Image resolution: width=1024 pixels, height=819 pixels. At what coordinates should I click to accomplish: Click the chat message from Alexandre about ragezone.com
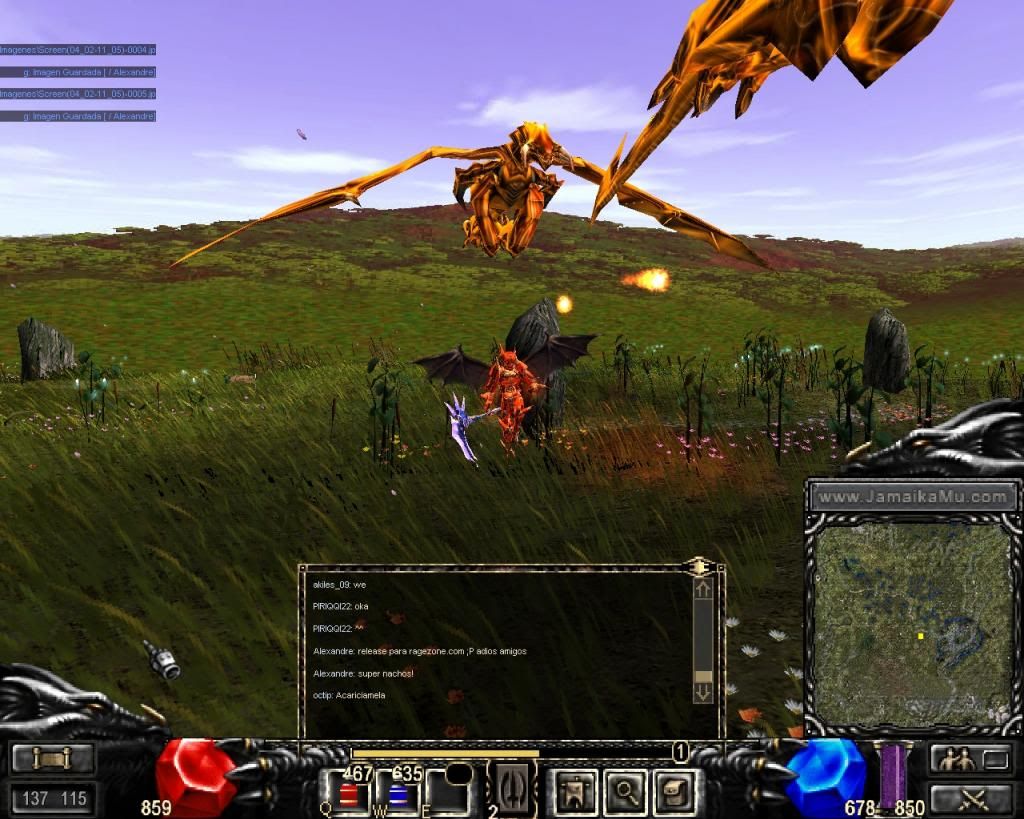(419, 651)
